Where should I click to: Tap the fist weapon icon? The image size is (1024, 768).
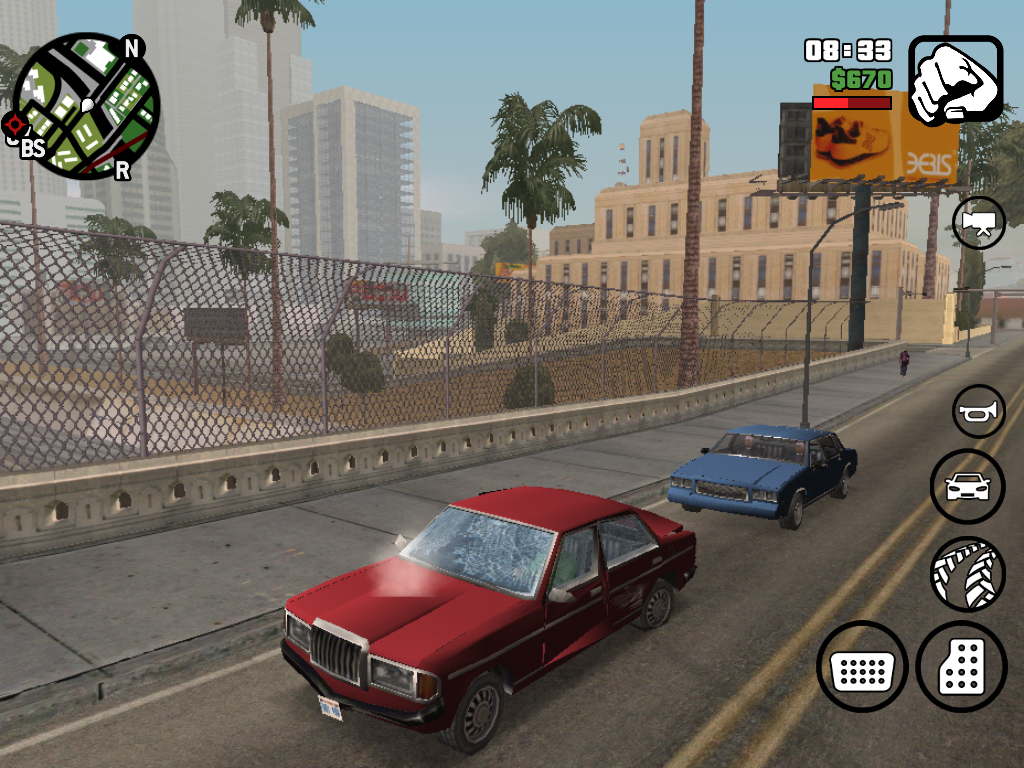[955, 80]
